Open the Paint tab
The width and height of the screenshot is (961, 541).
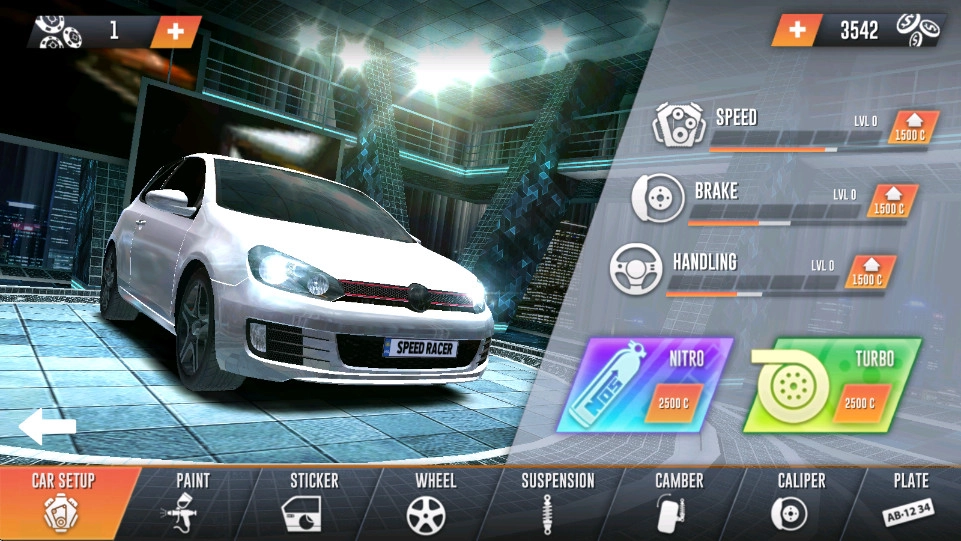click(x=192, y=502)
